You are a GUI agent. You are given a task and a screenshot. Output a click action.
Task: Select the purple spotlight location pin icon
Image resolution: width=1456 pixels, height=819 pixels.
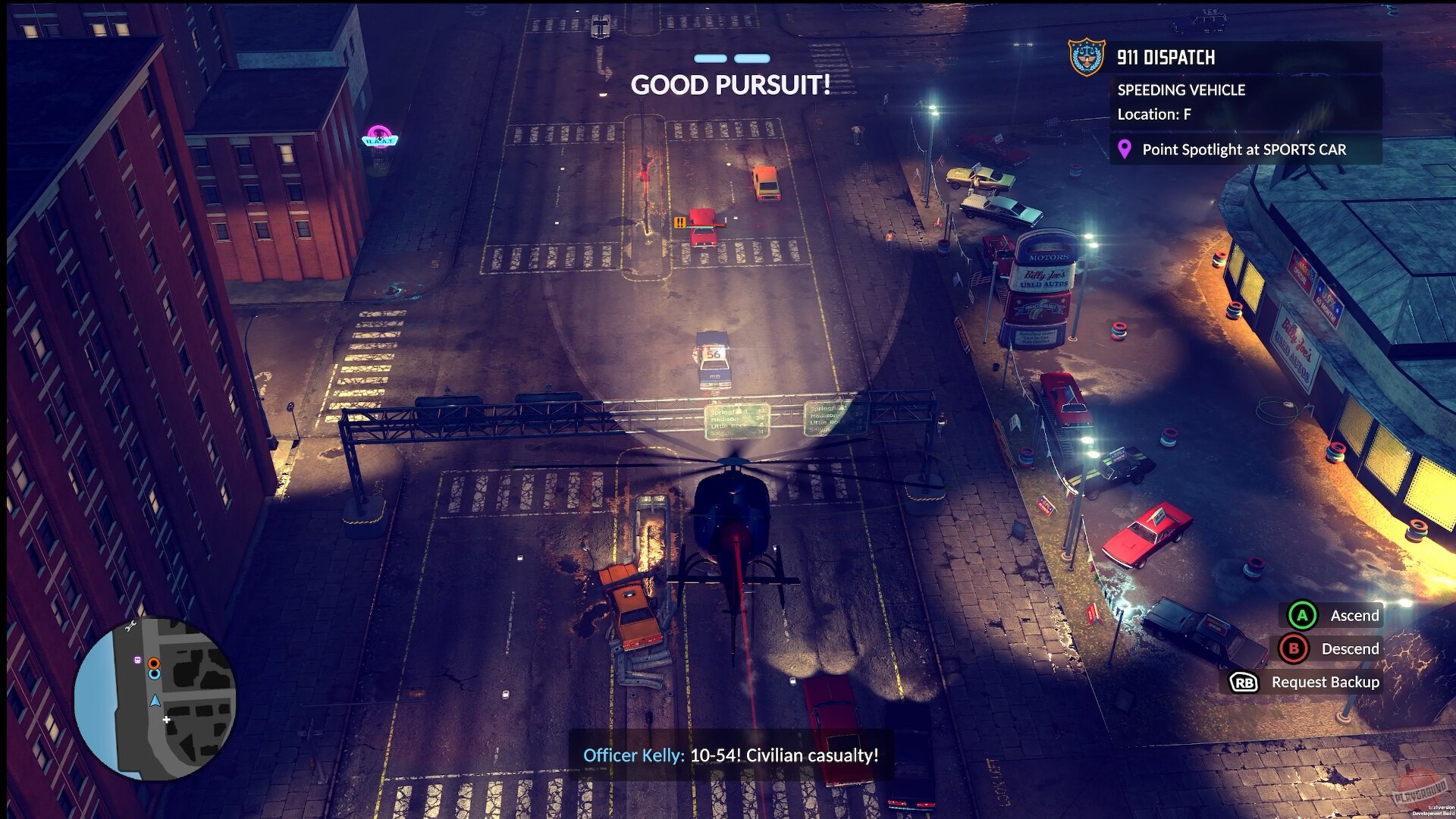(x=1124, y=150)
